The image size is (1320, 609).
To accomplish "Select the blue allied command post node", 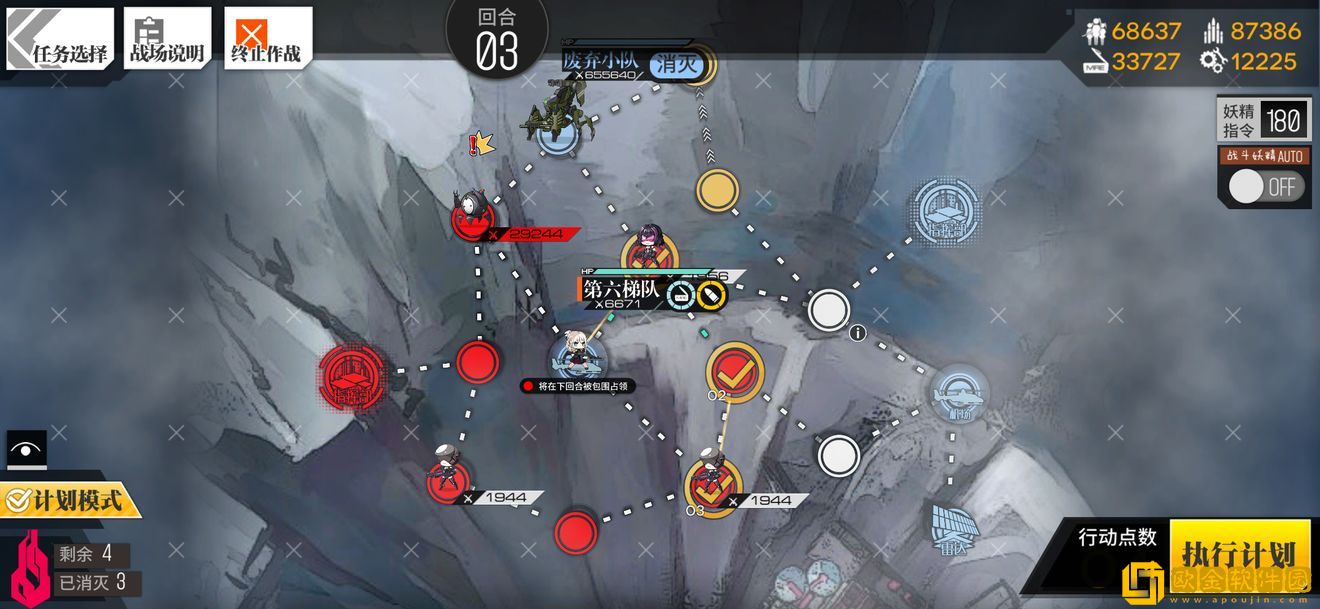I will click(x=946, y=212).
